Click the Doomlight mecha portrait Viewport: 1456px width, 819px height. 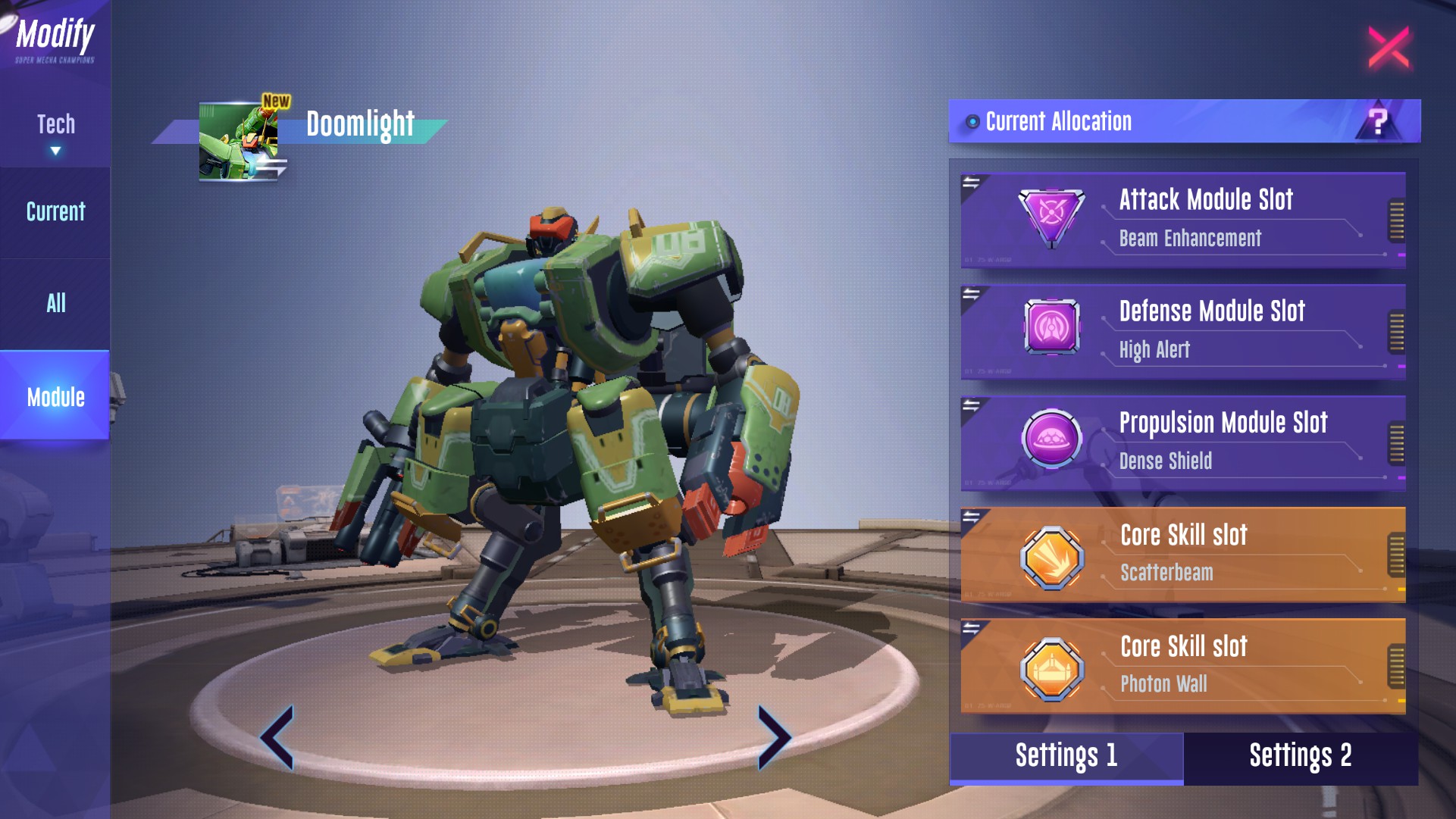tap(240, 142)
